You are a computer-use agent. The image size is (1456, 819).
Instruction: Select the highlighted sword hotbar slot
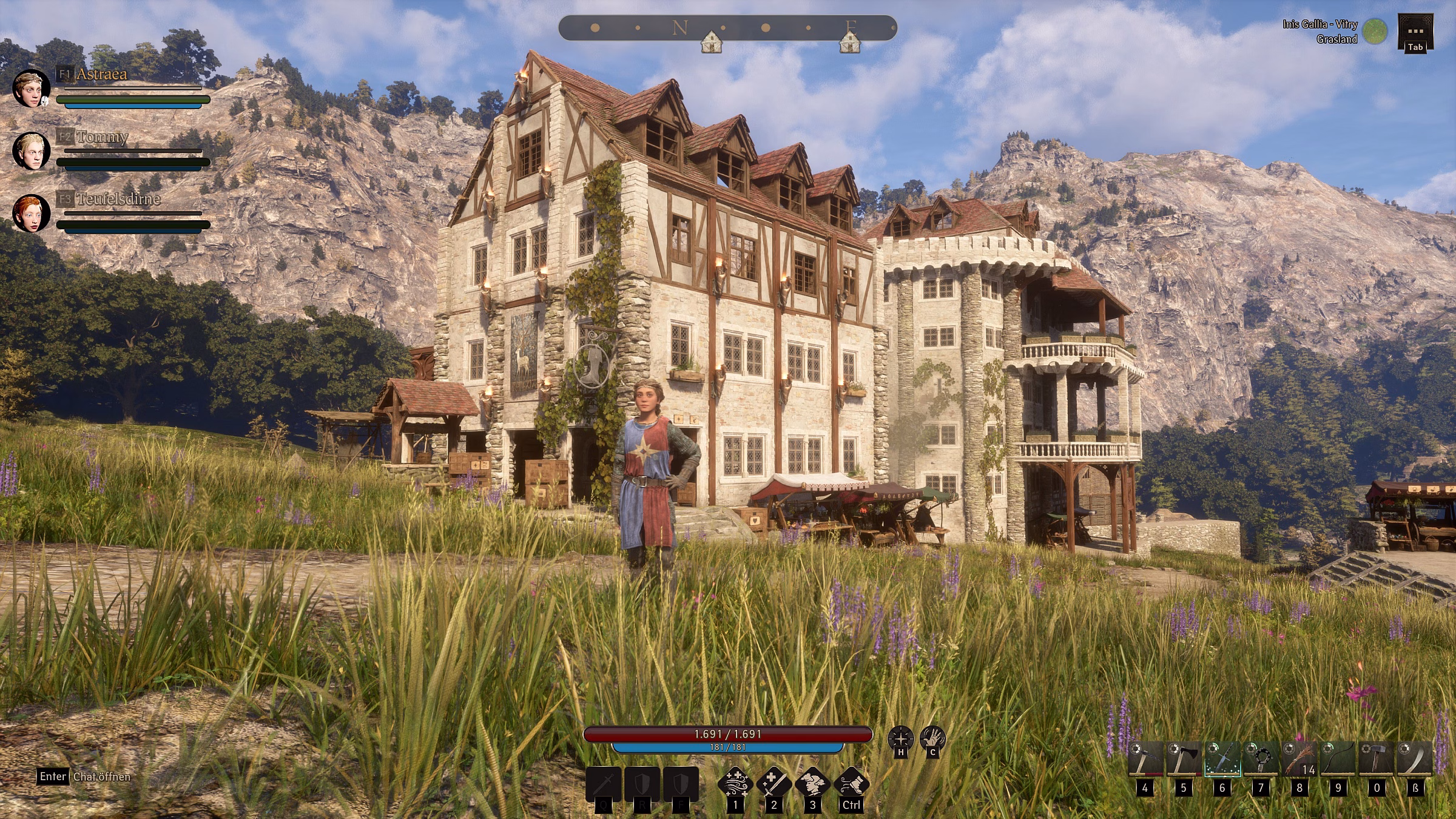1222,759
